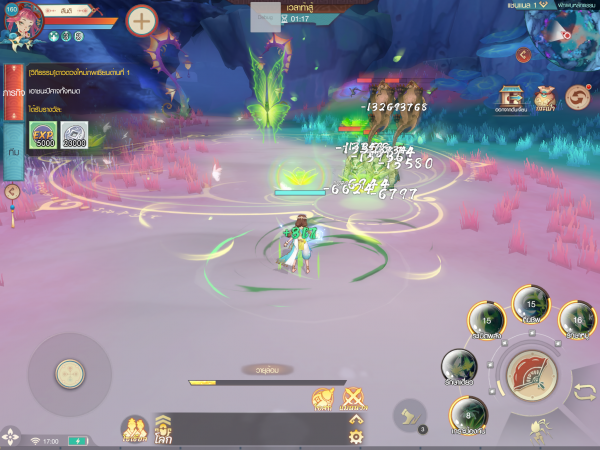Activate the skill showing cooldown 16
Viewport: 600px width, 450px height.
(x=577, y=320)
